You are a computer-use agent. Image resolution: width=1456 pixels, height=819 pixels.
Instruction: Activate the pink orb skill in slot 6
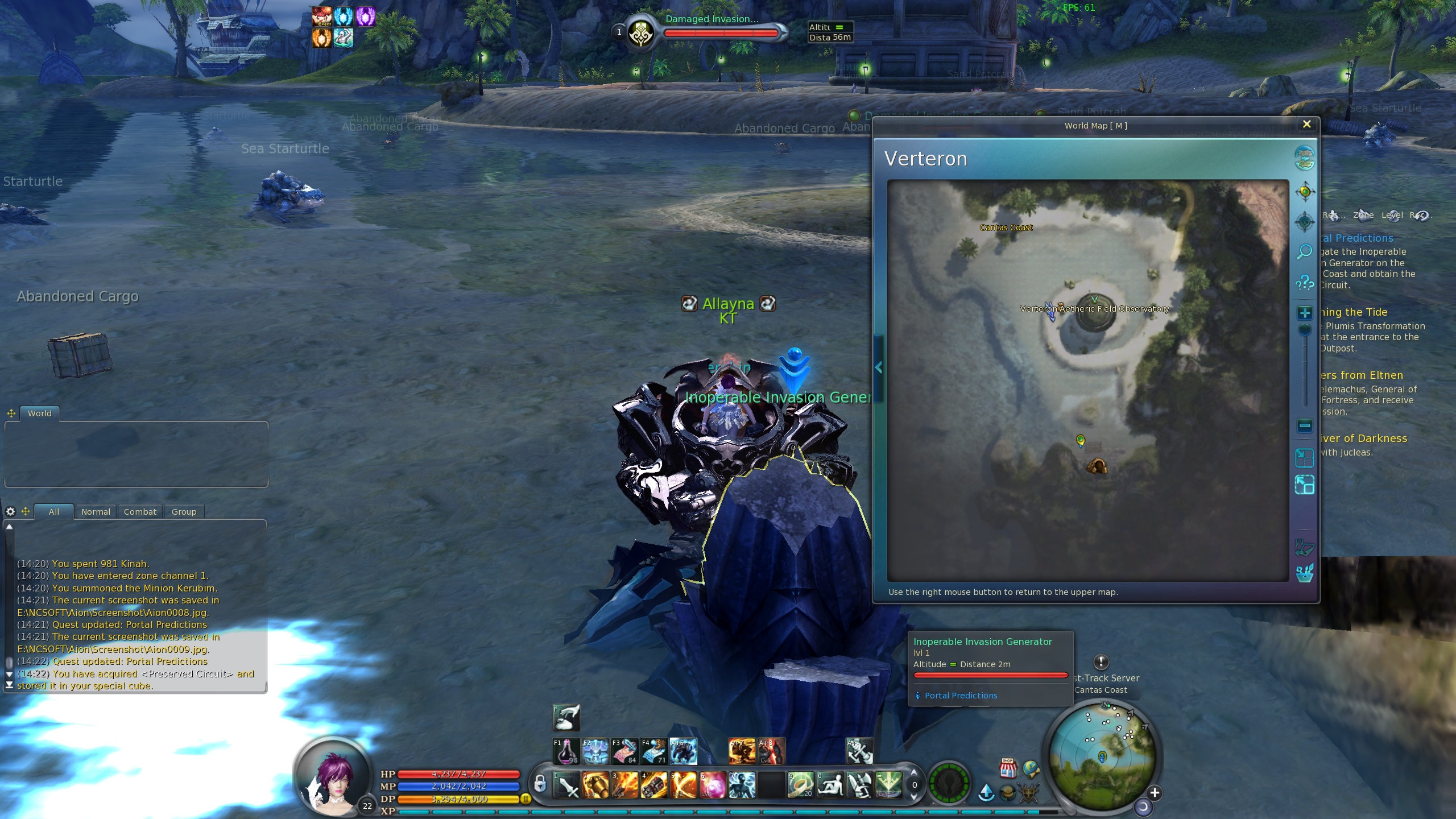coord(713,786)
